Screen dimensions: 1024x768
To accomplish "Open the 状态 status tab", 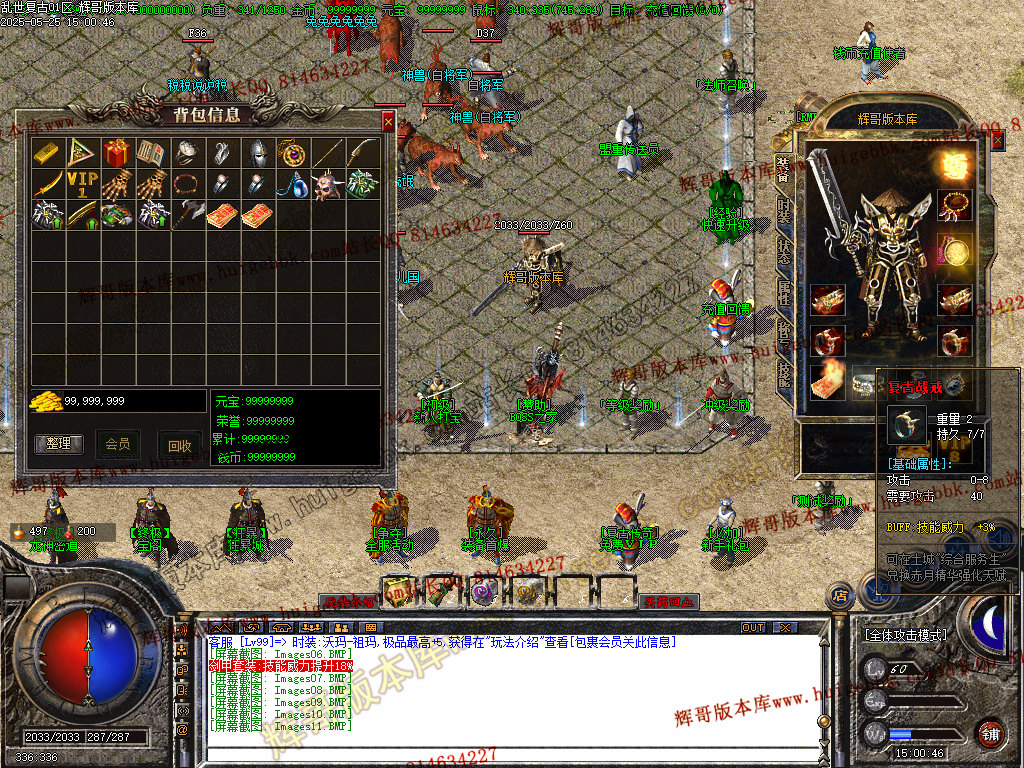I will click(784, 251).
